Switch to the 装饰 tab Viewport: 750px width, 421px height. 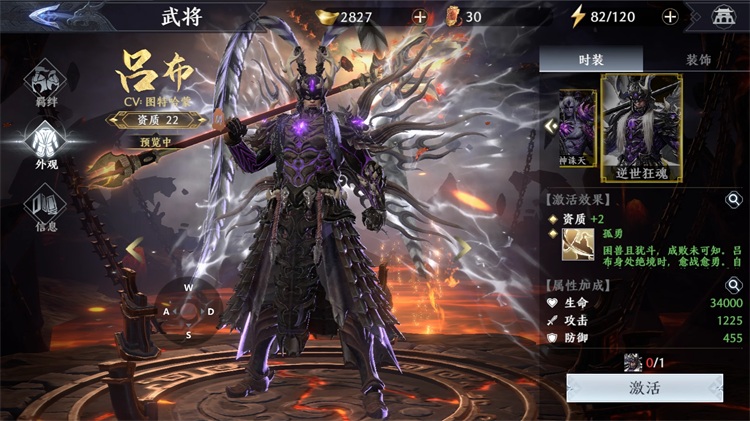pos(698,60)
